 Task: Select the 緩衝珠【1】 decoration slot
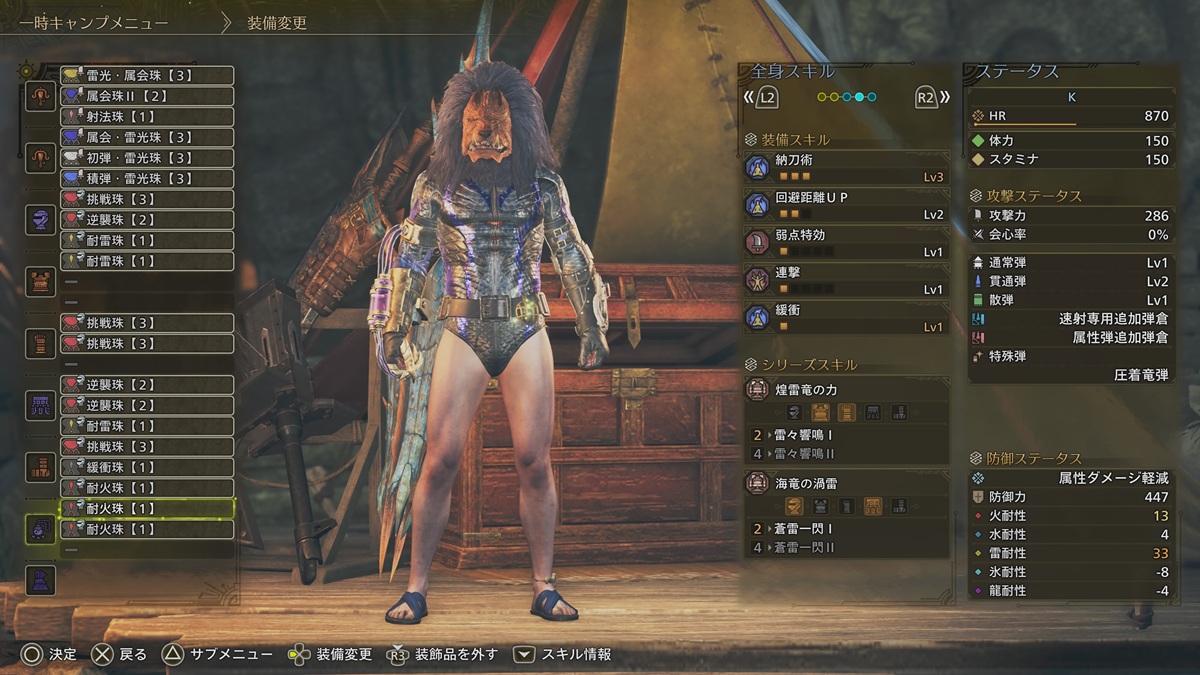tap(147, 467)
